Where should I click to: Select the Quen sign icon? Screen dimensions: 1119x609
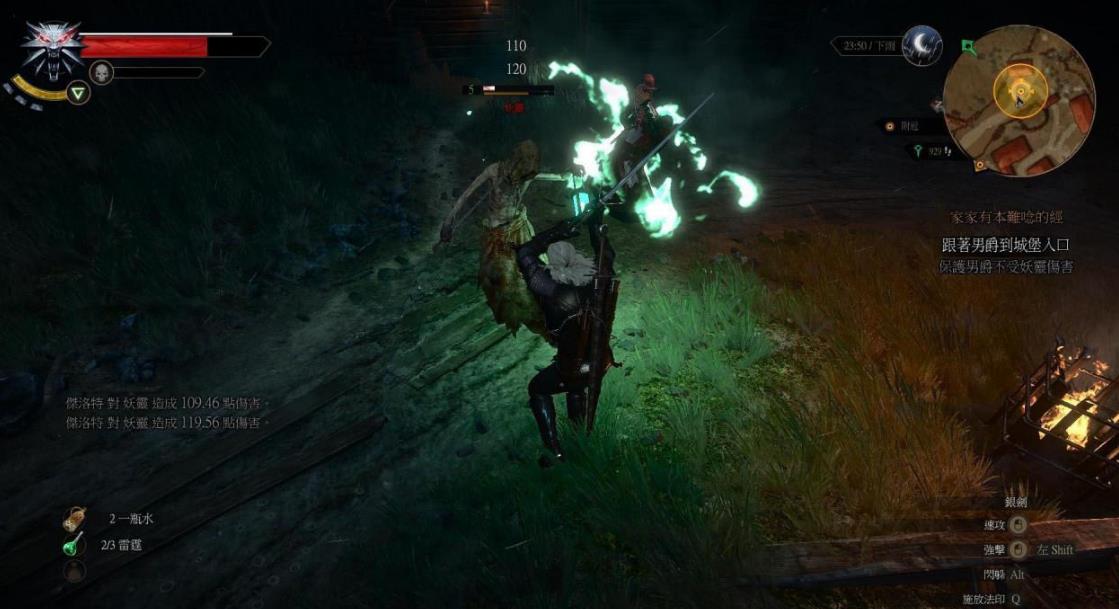(78, 93)
